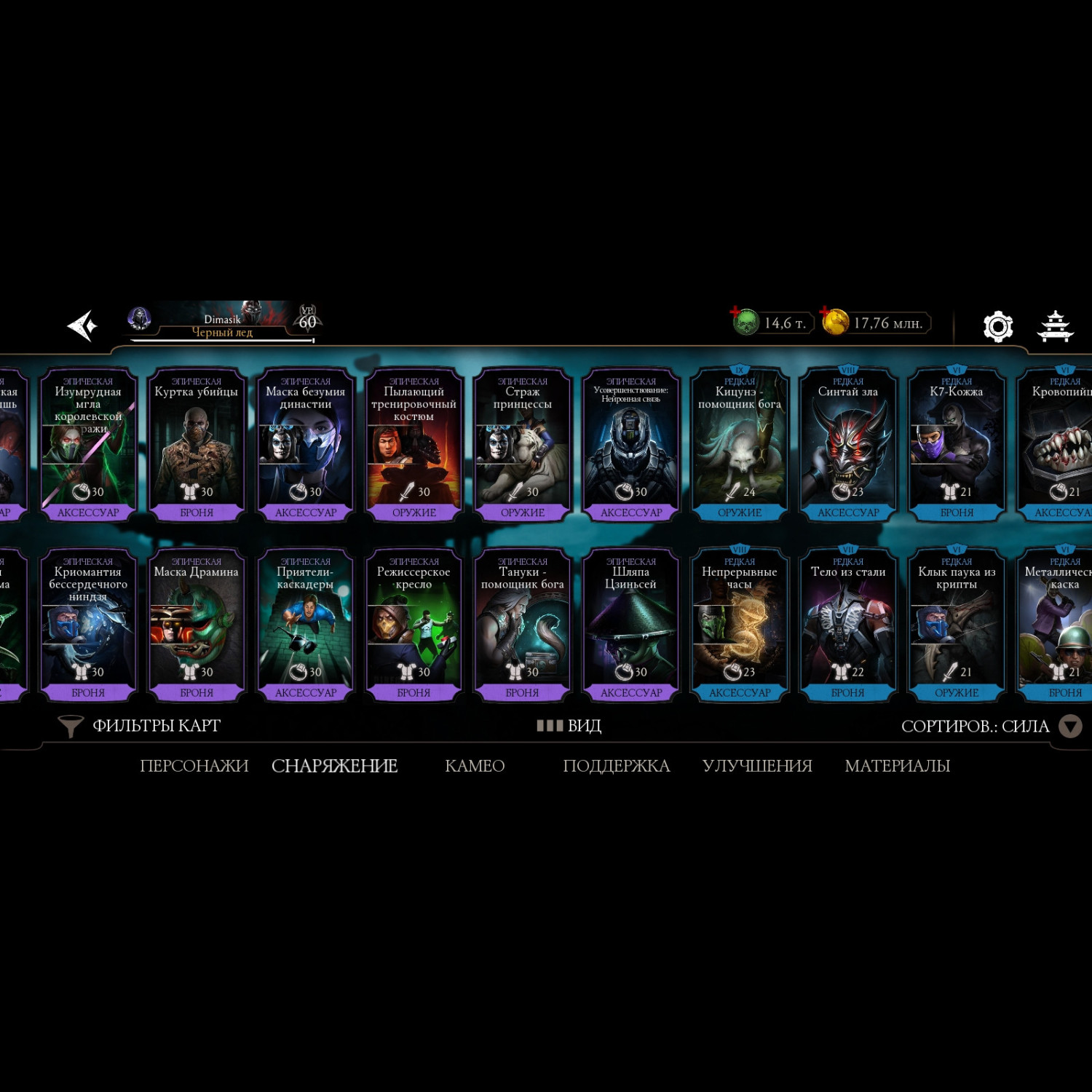Select Пылающий тренировочный костюм weapon card
The width and height of the screenshot is (1092, 1092).
tap(414, 444)
